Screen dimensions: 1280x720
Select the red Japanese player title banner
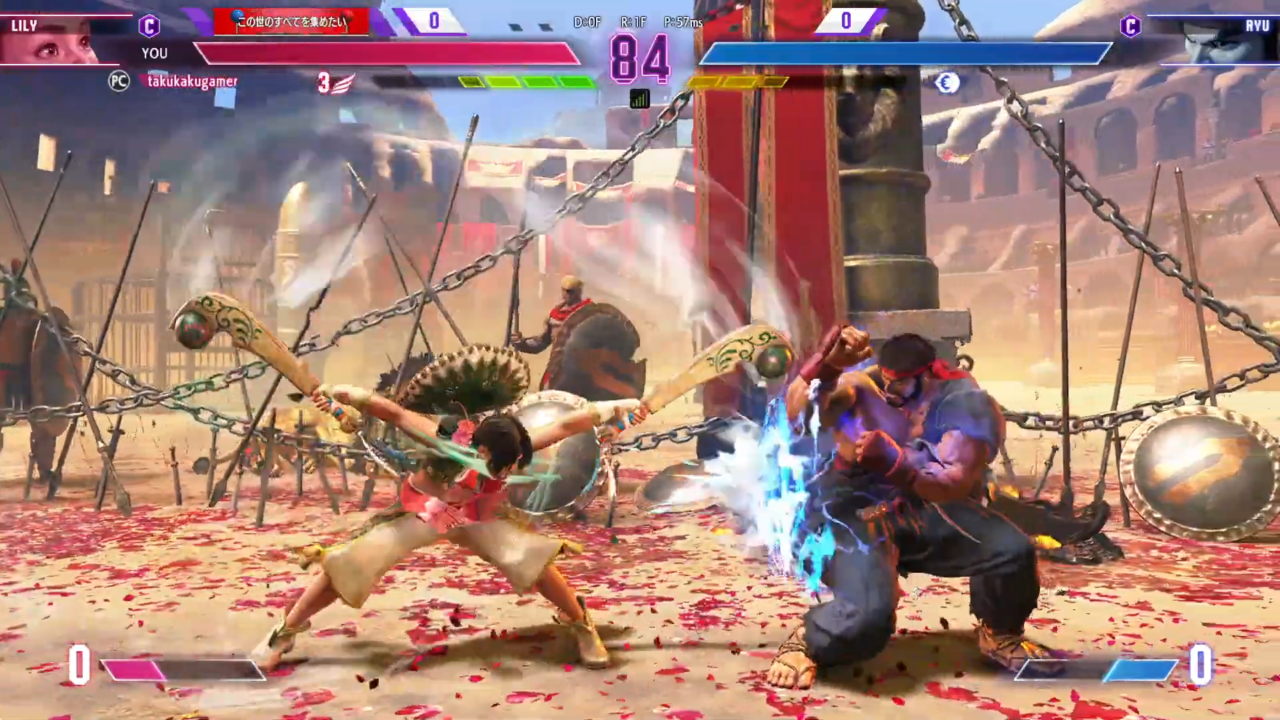[x=291, y=21]
